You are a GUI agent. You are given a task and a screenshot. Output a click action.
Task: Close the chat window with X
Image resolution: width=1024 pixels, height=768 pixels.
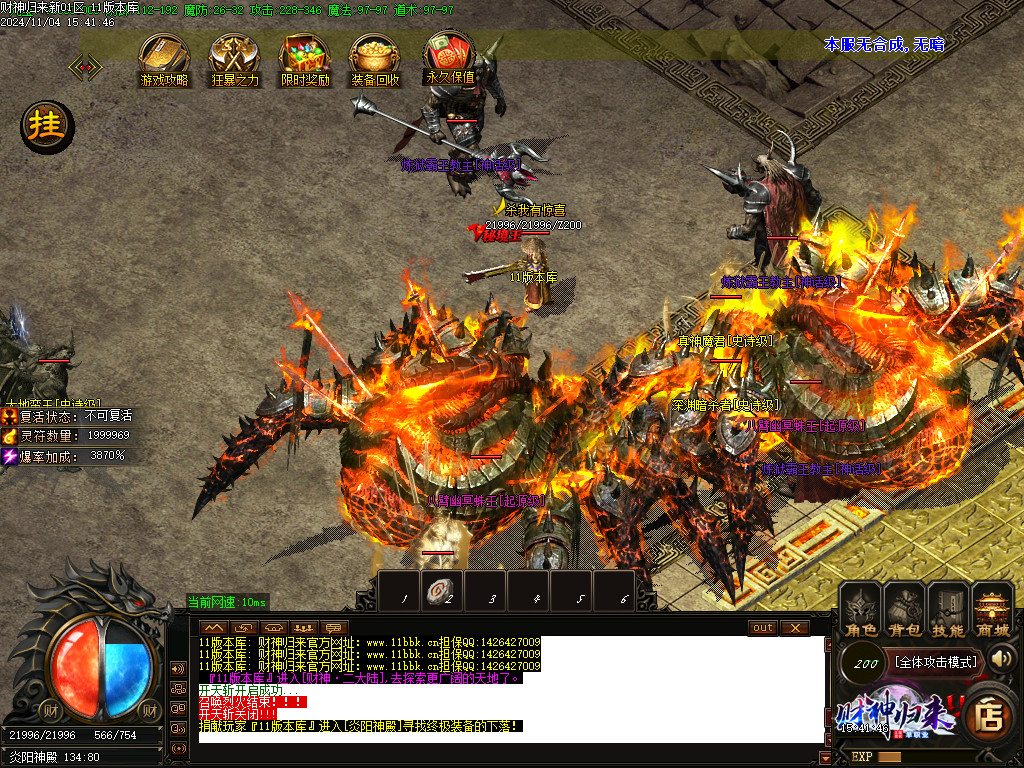[794, 627]
